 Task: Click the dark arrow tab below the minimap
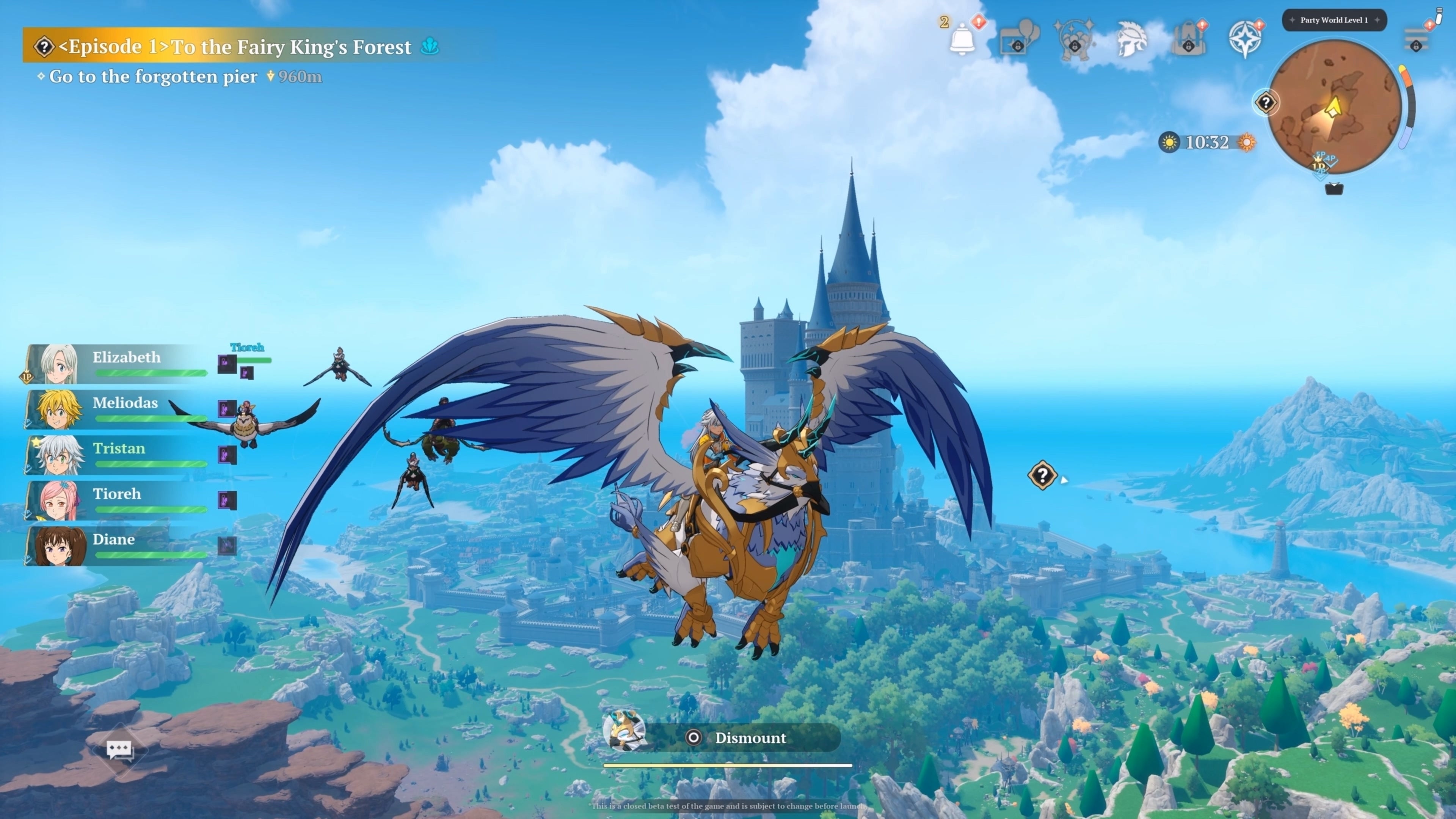pyautogui.click(x=1334, y=189)
